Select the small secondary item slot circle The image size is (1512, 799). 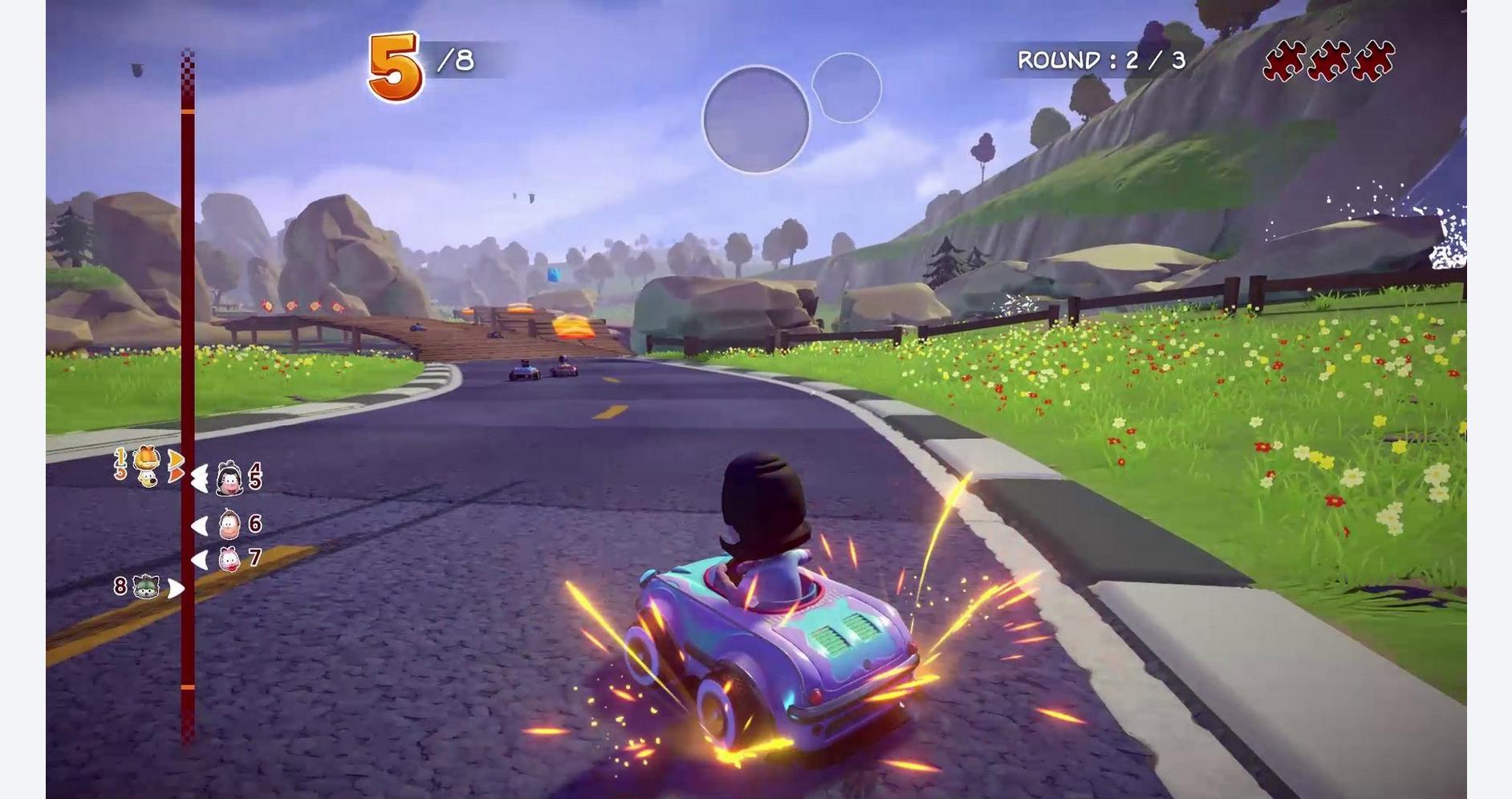pyautogui.click(x=846, y=87)
